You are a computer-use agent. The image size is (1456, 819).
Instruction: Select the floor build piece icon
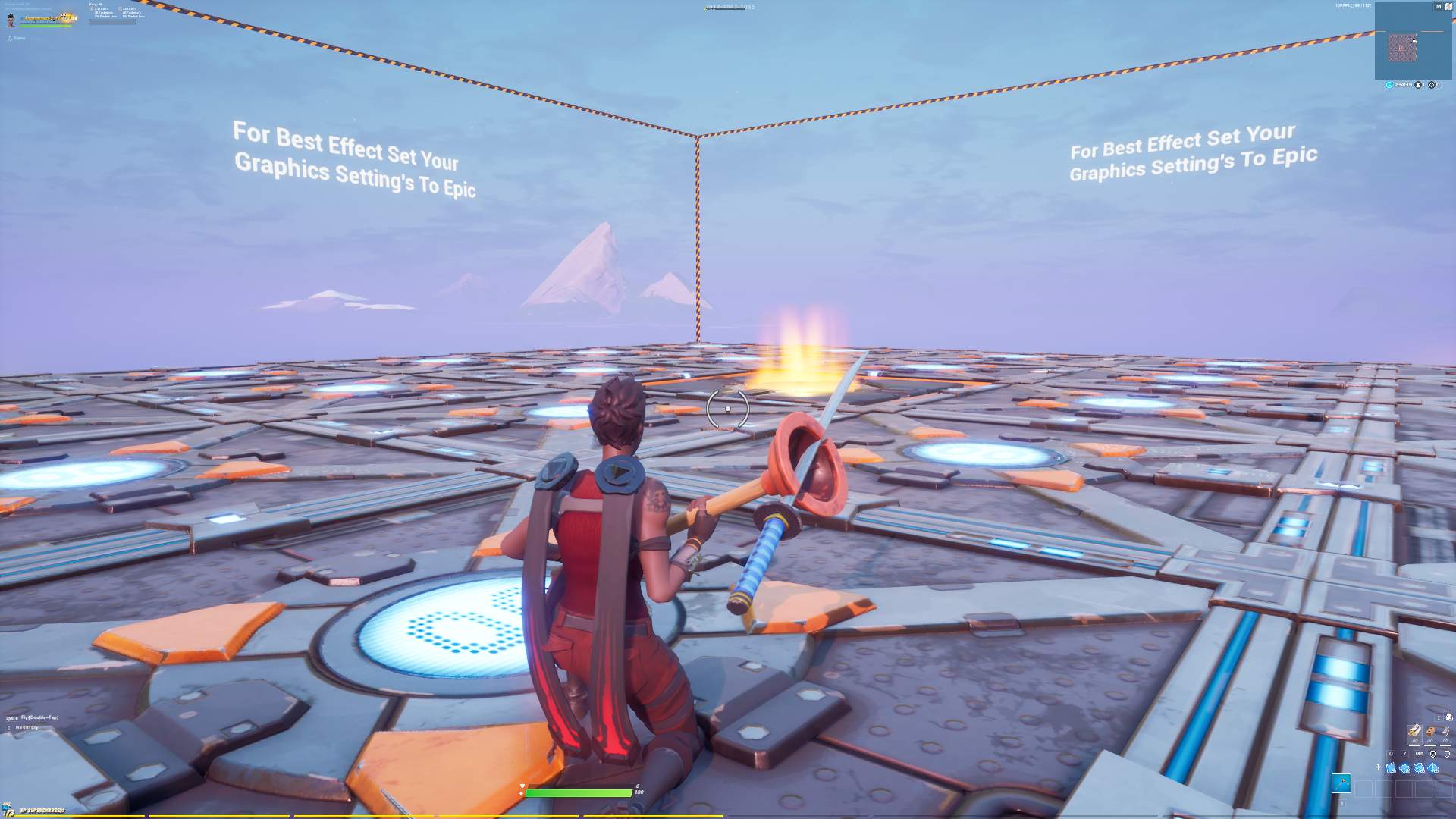tap(1404, 768)
